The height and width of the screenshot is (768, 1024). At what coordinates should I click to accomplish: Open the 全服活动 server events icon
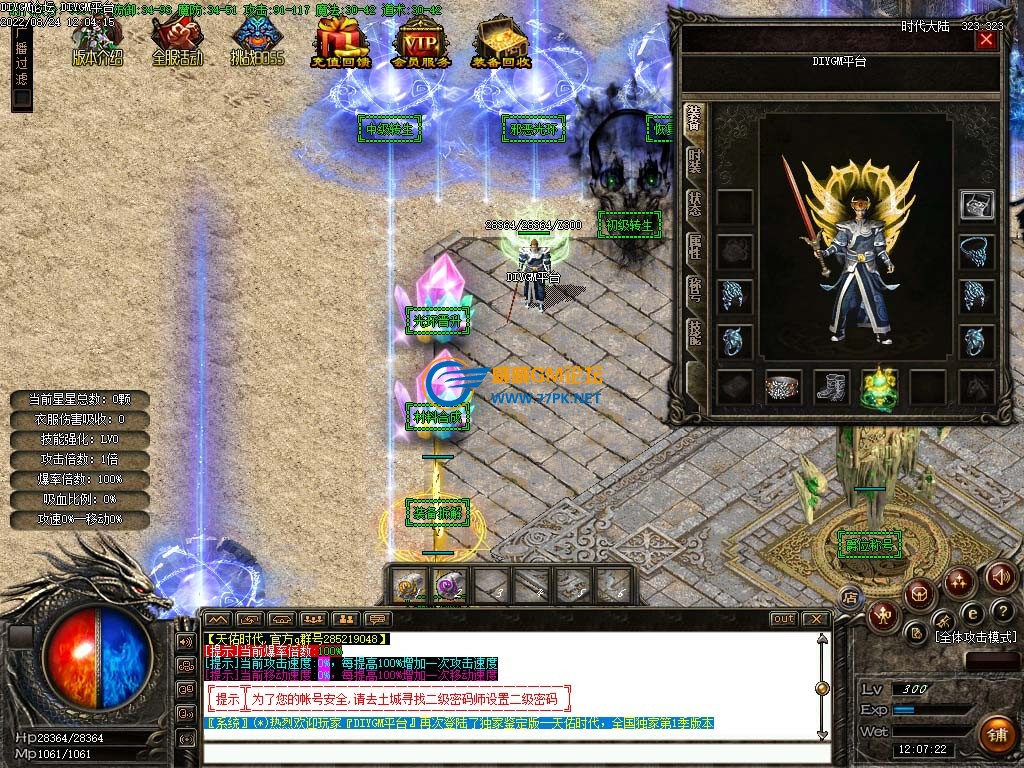click(x=177, y=42)
